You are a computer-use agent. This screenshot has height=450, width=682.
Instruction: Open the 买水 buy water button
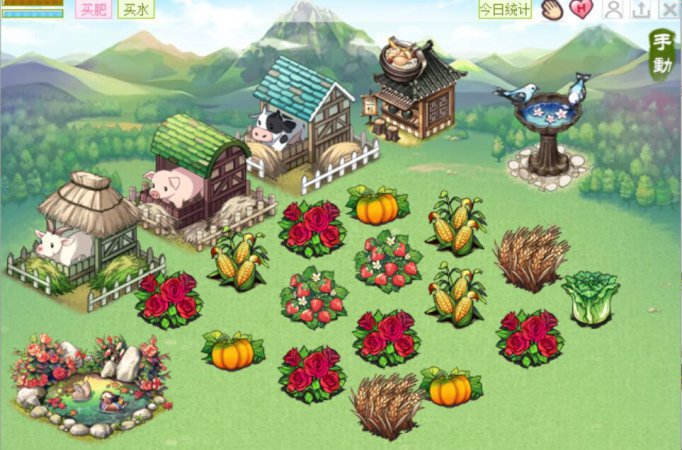coord(135,9)
